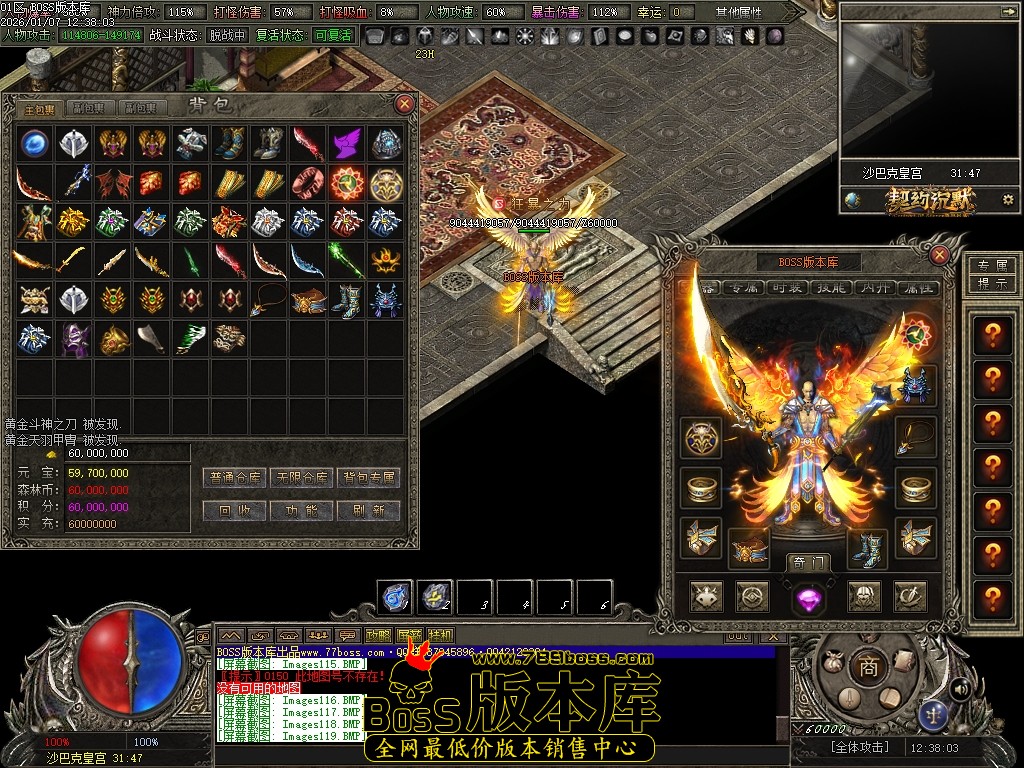This screenshot has height=768, width=1024.
Task: Open the 技能 skills tab
Action: 830,288
